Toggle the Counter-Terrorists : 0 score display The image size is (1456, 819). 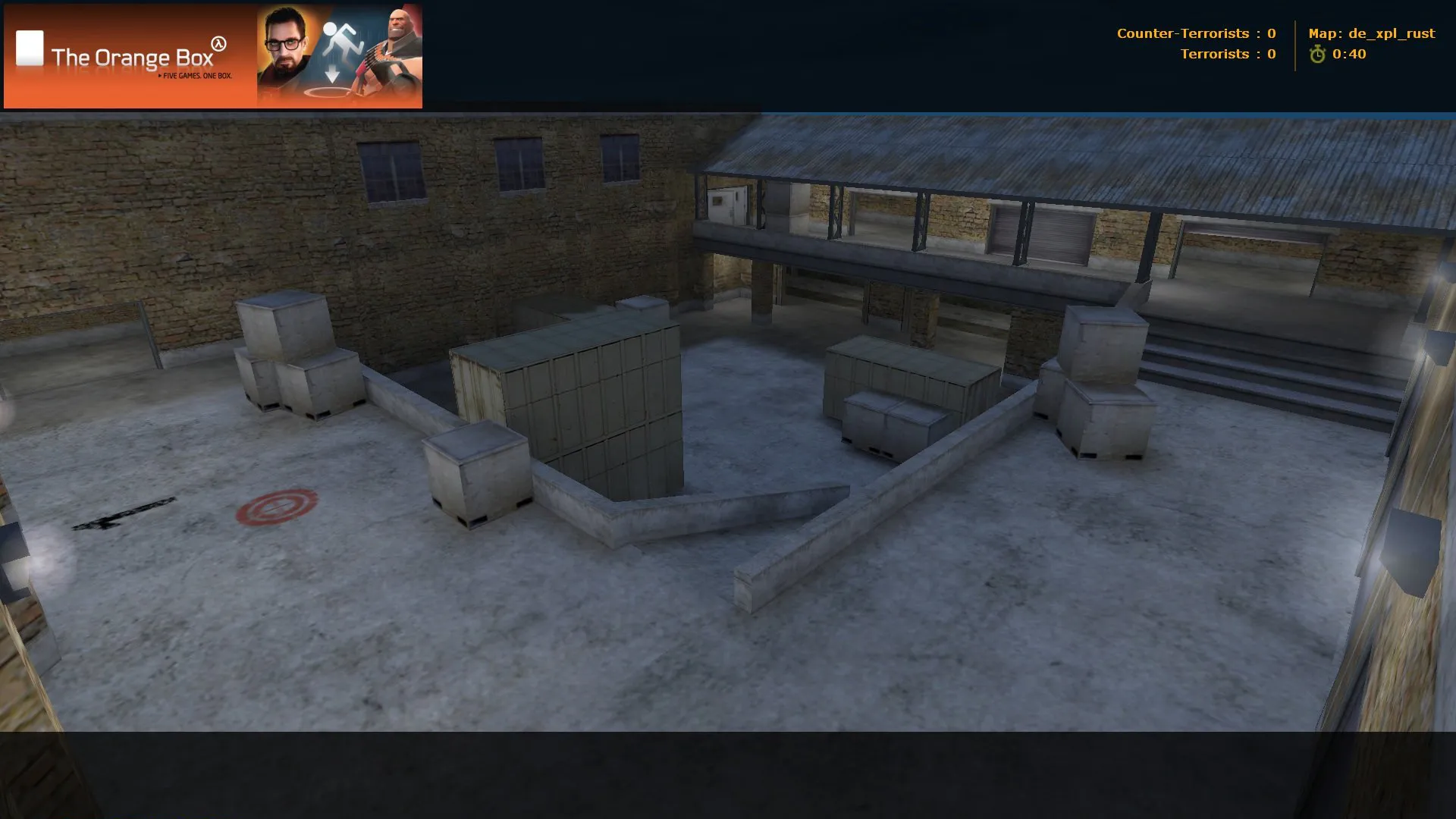coord(1196,33)
